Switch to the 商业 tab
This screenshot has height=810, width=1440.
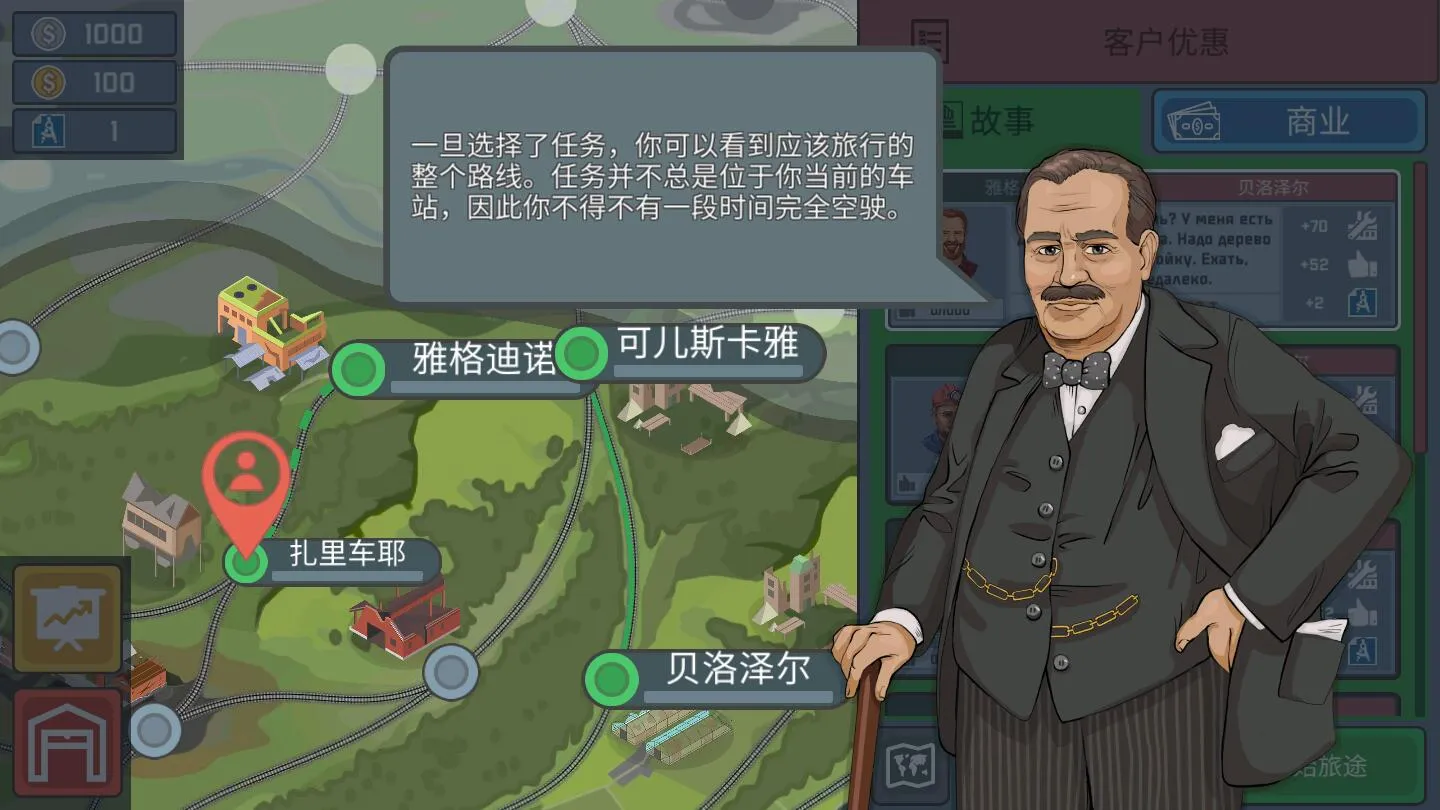pos(1289,120)
